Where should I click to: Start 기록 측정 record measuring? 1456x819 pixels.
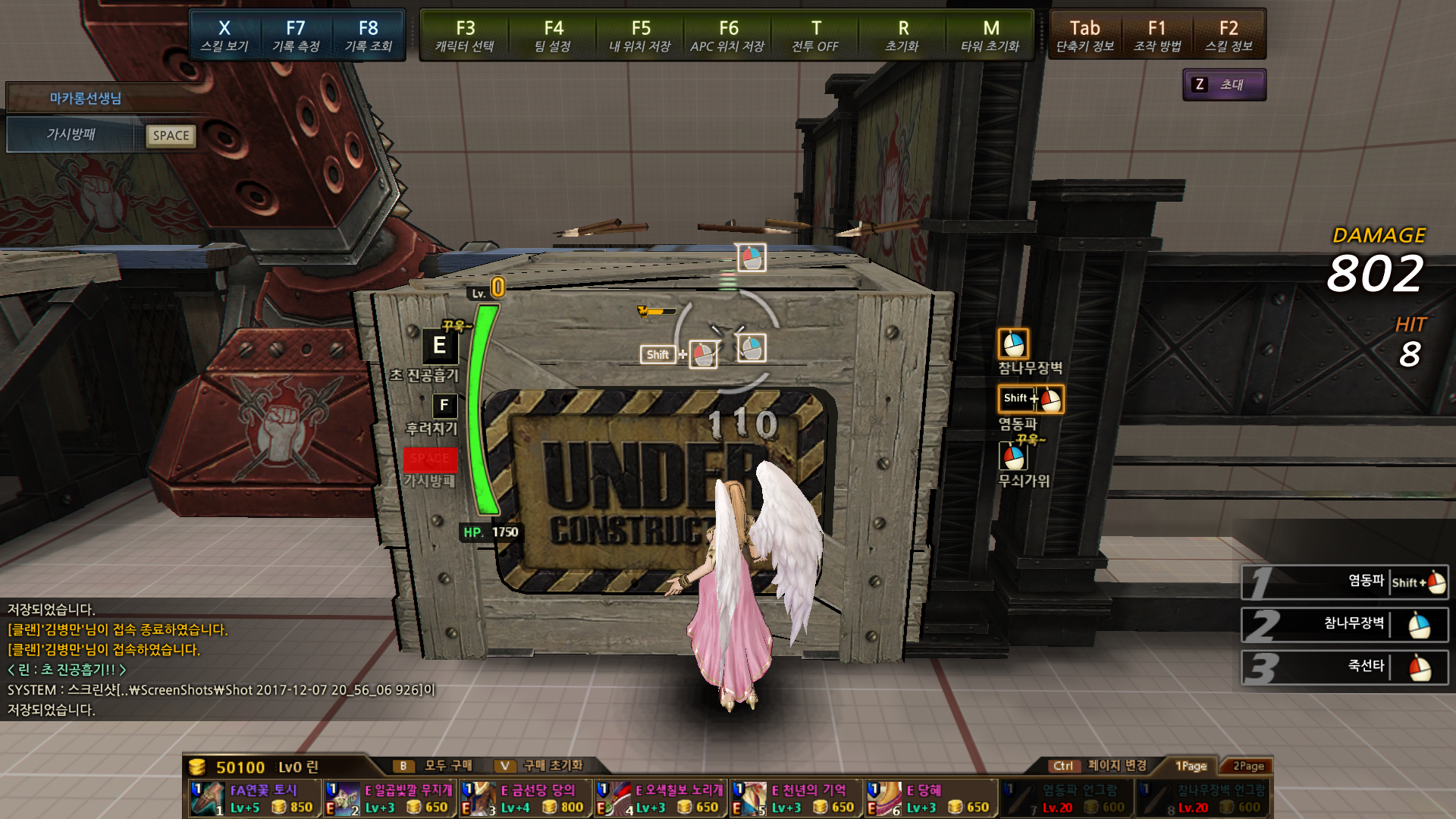296,36
